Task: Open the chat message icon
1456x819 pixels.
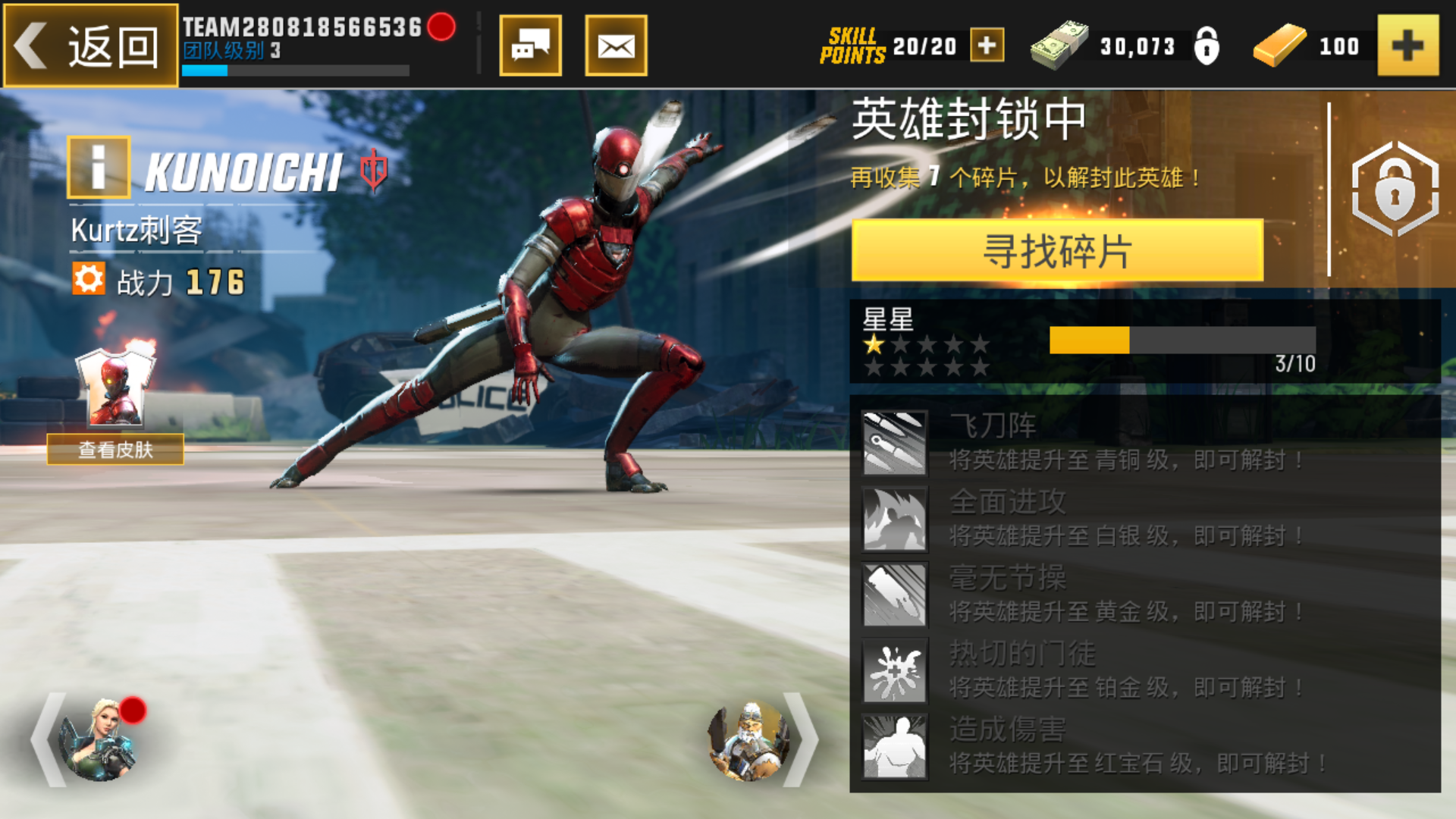Action: click(x=529, y=45)
